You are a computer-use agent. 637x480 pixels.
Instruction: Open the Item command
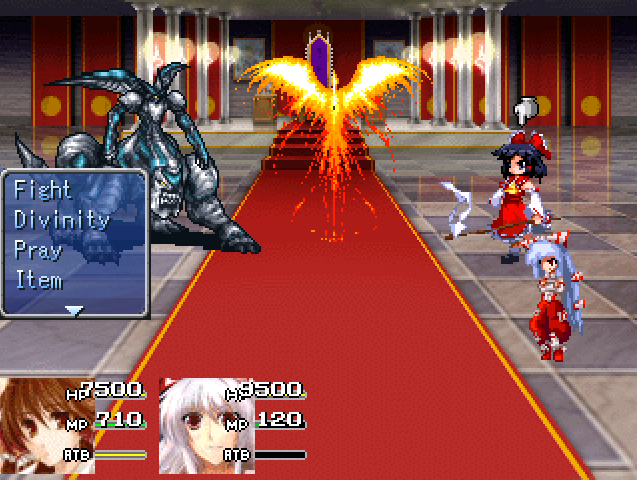click(x=39, y=281)
